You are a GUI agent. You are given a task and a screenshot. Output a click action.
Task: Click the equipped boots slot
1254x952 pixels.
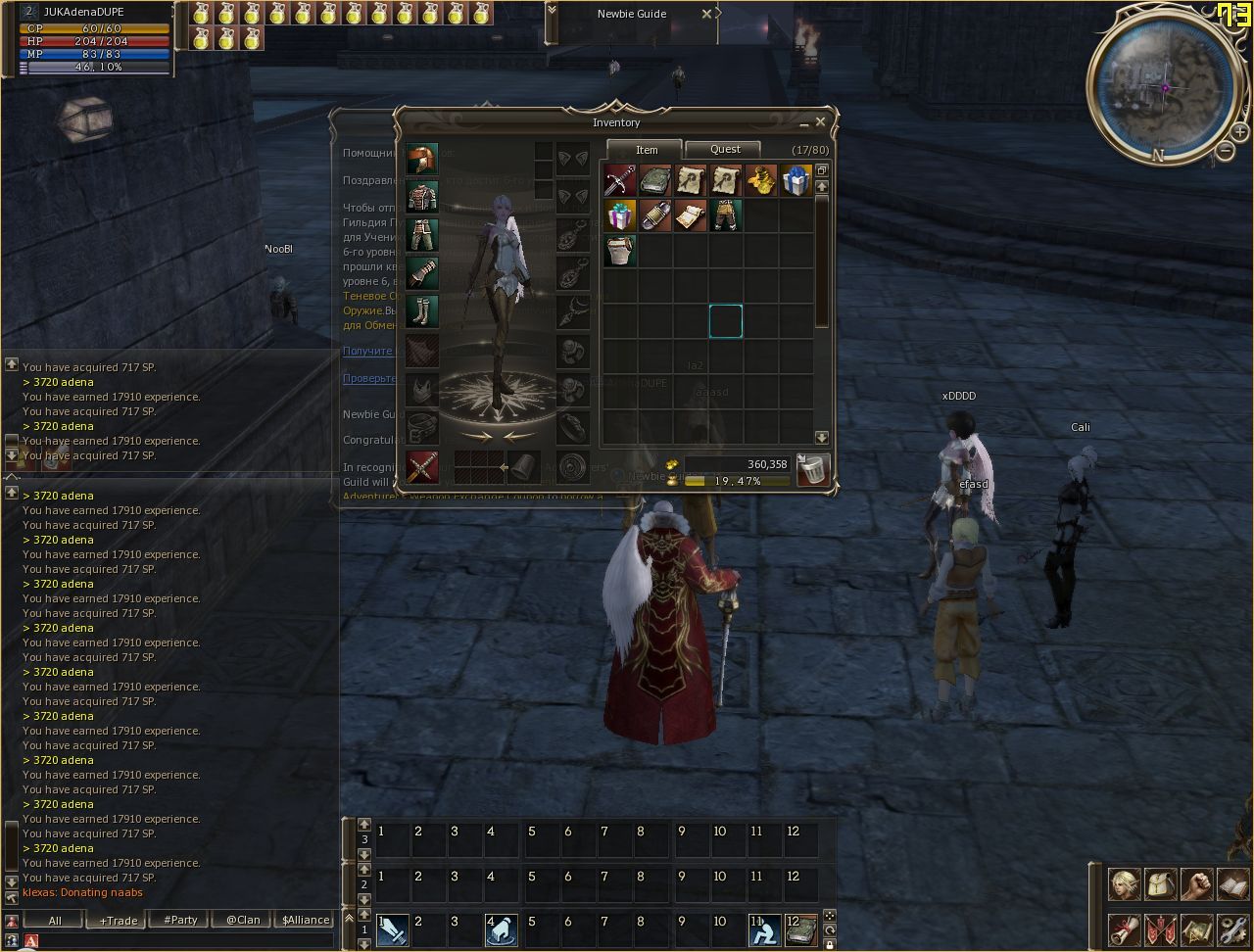421,311
